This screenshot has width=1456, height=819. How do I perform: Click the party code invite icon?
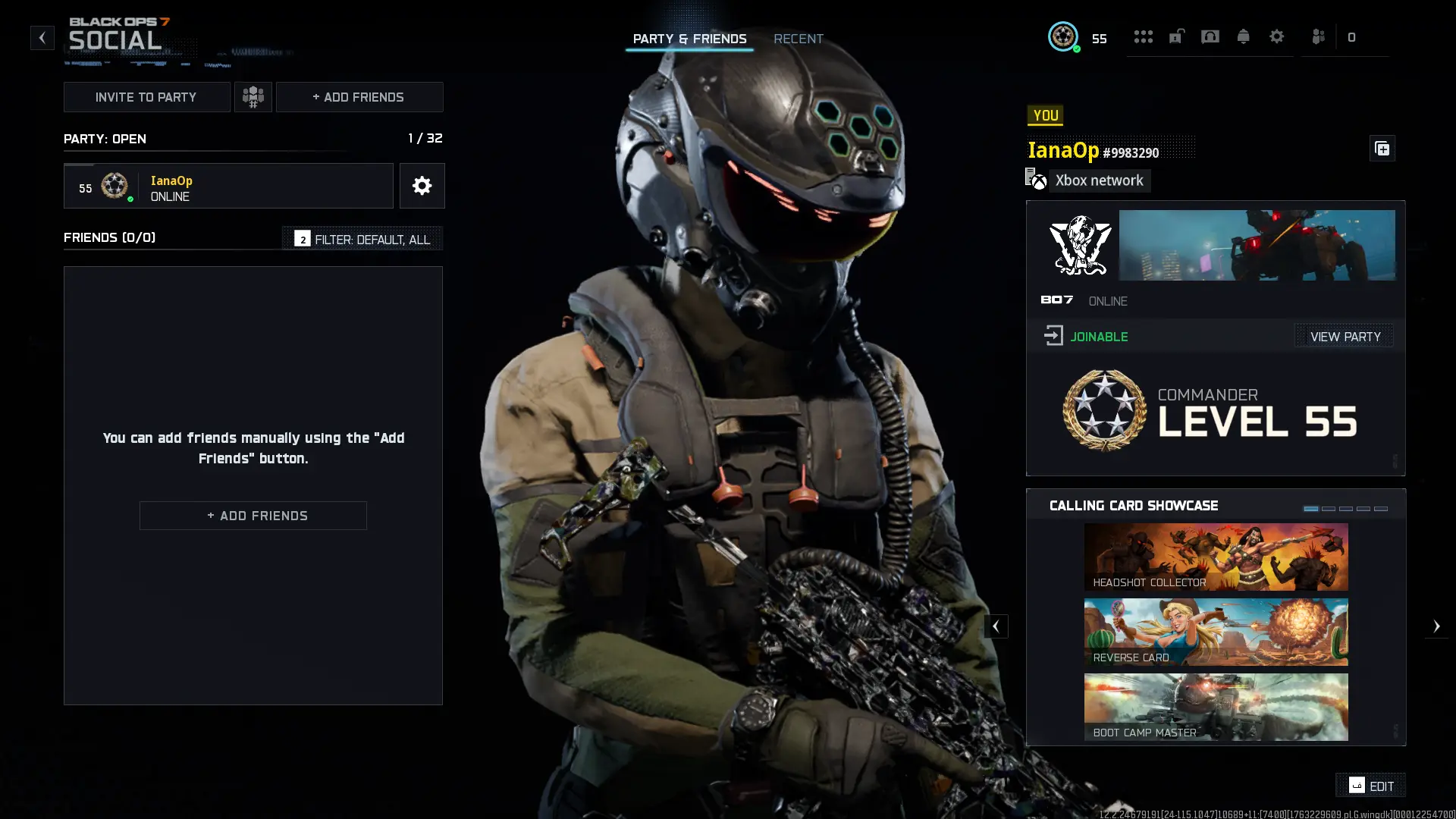pyautogui.click(x=253, y=96)
